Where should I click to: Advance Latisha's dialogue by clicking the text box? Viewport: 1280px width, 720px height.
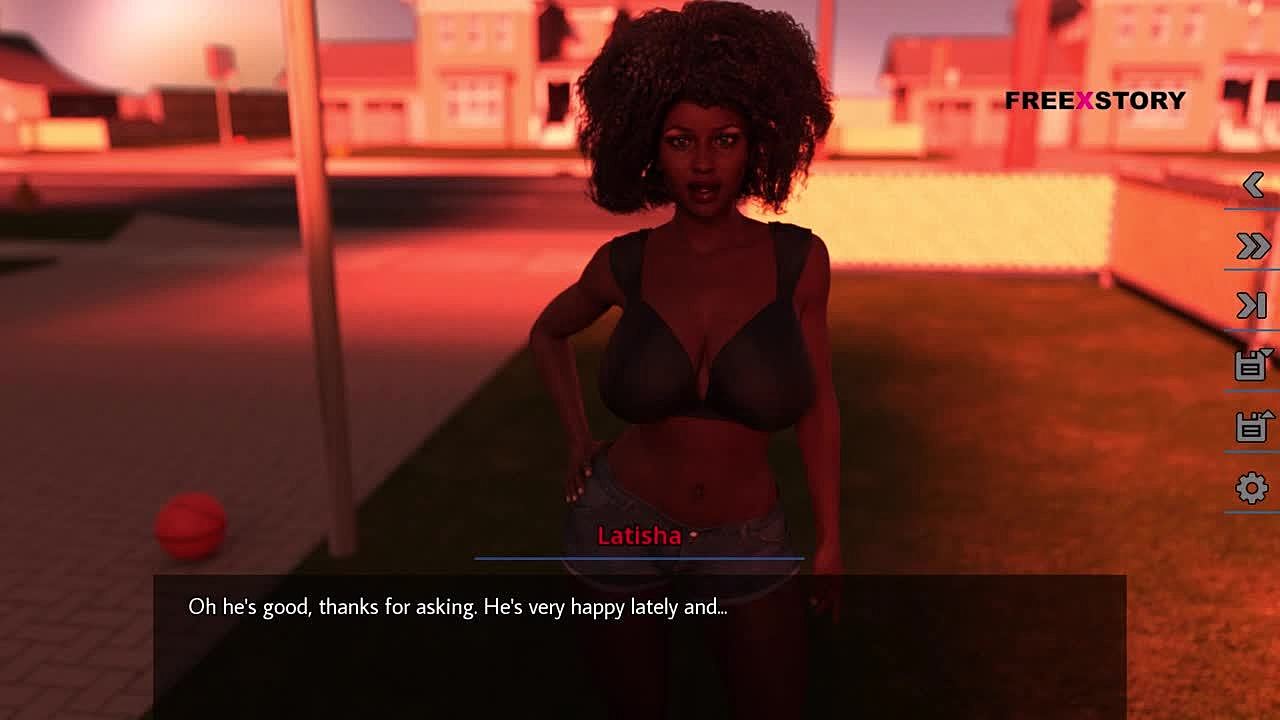click(640, 640)
